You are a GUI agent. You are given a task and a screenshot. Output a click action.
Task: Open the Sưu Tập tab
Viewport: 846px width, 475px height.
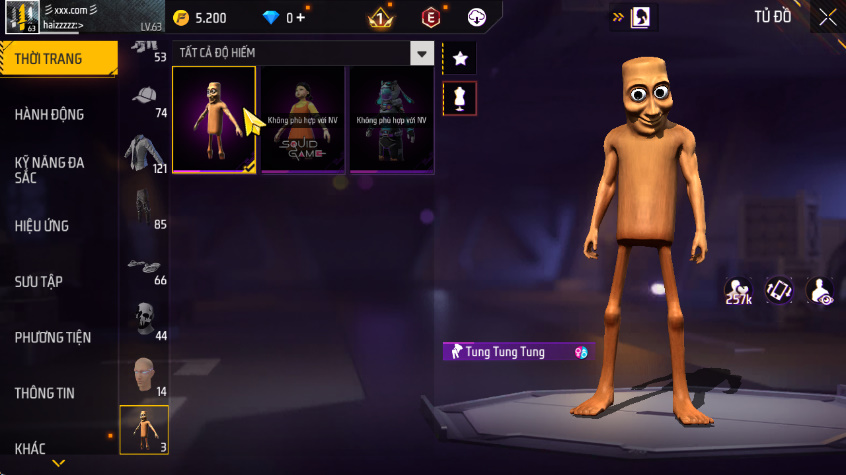(39, 281)
